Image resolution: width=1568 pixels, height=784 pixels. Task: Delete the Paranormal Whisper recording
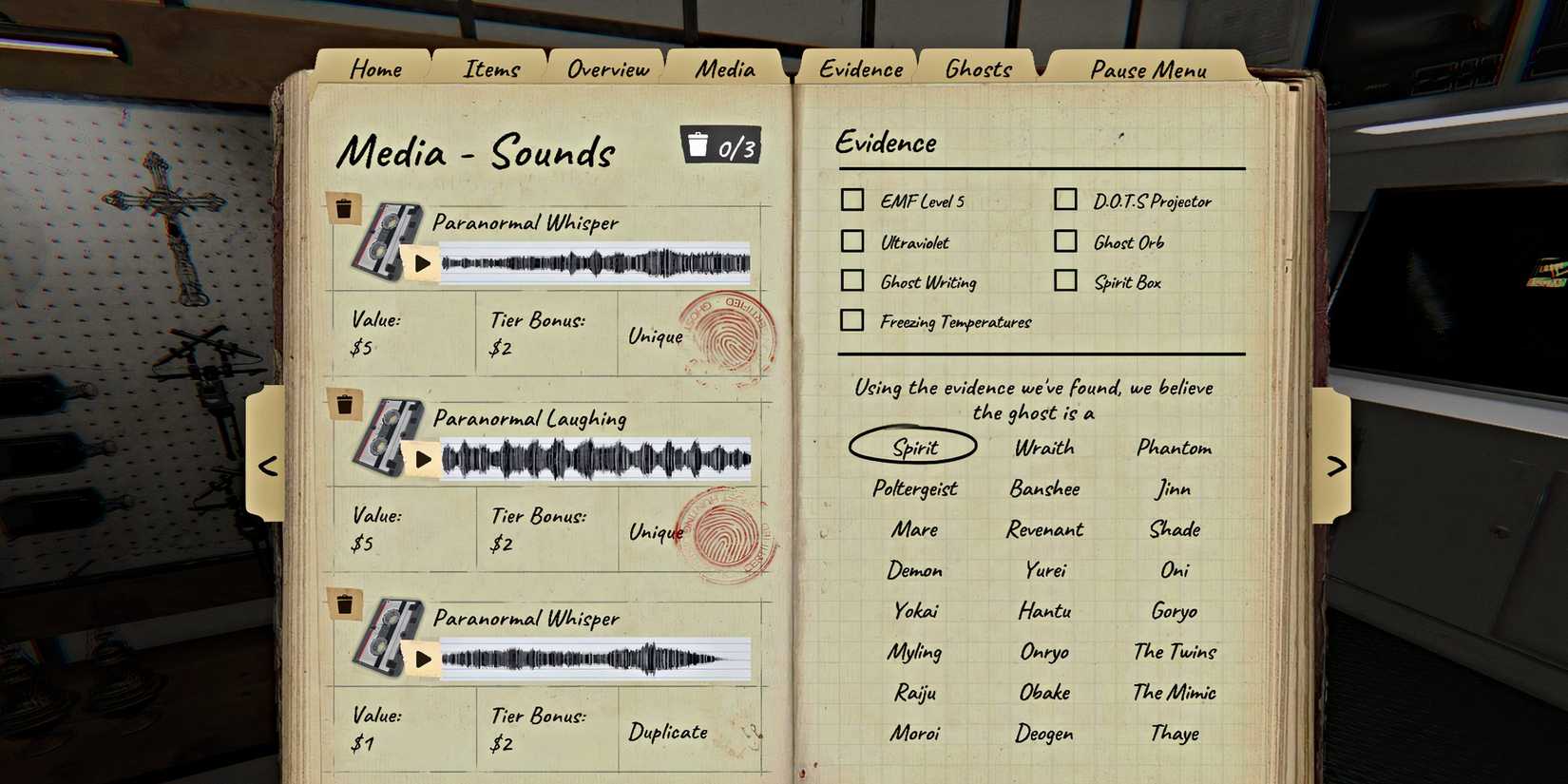pos(345,207)
